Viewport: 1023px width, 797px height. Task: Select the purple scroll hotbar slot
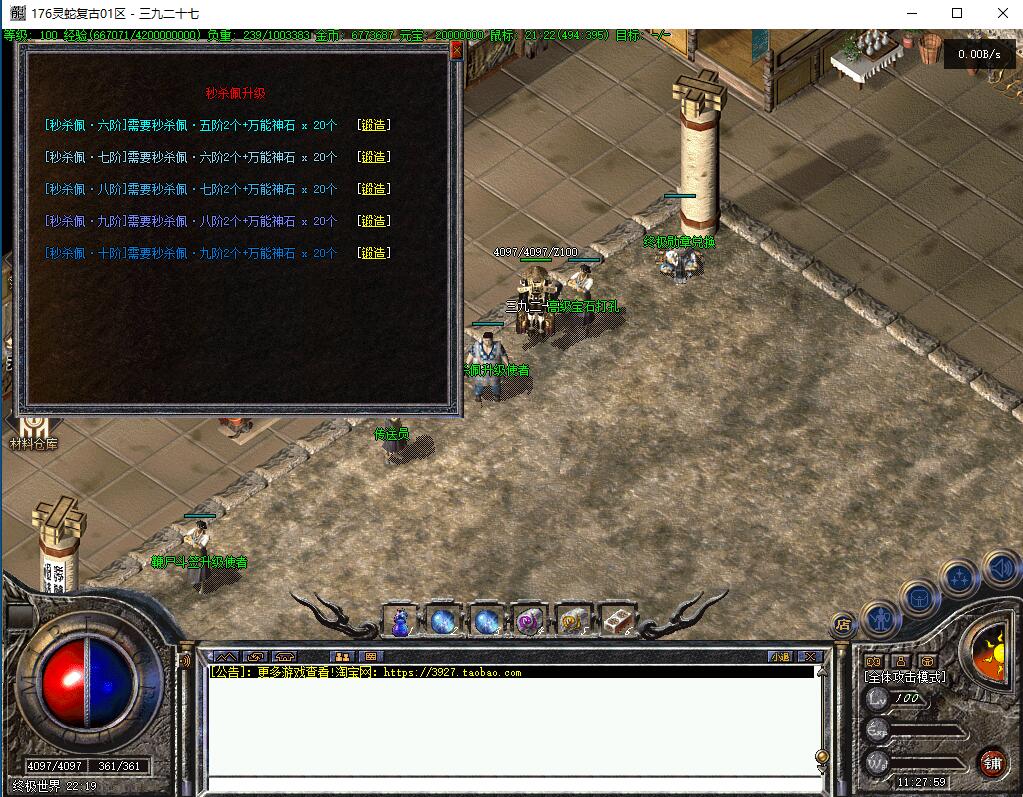pos(528,621)
